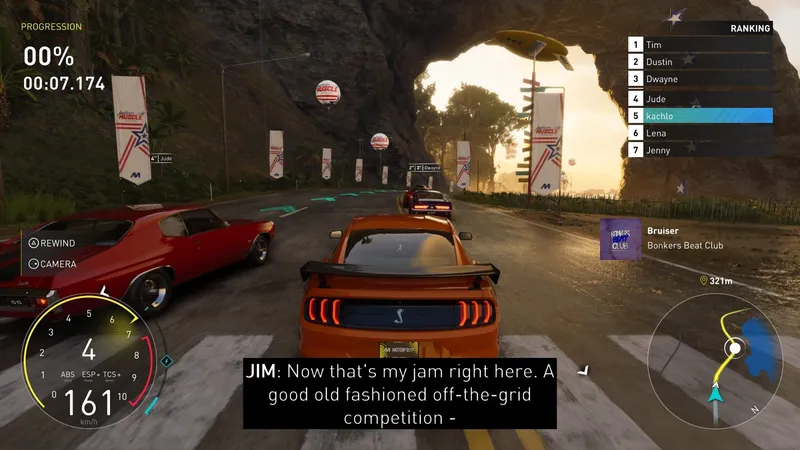Viewport: 800px width, 450px height.
Task: Choose Dustin's ranking row
Action: tap(700, 62)
